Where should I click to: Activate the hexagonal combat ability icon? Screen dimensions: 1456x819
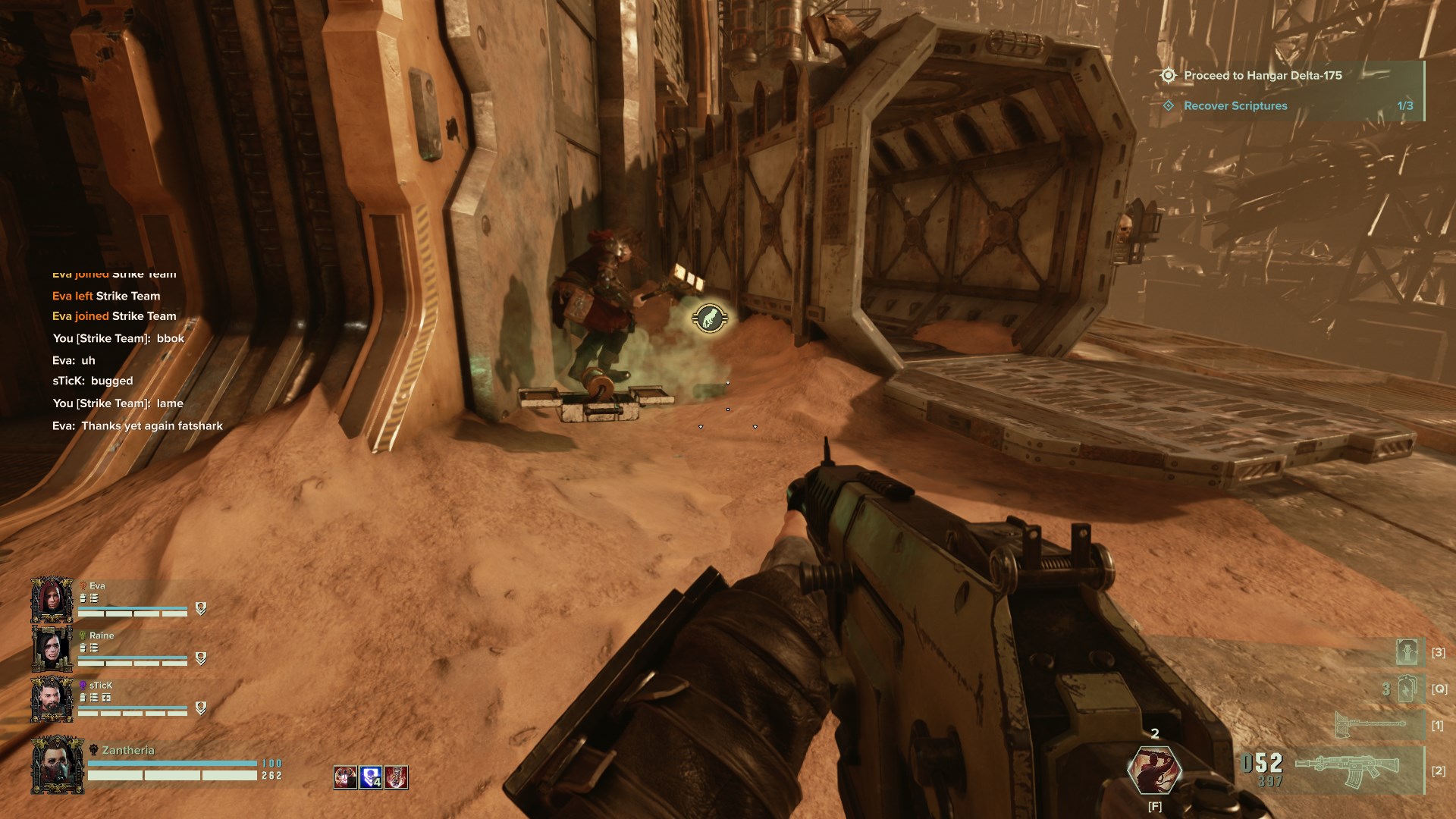1154,770
